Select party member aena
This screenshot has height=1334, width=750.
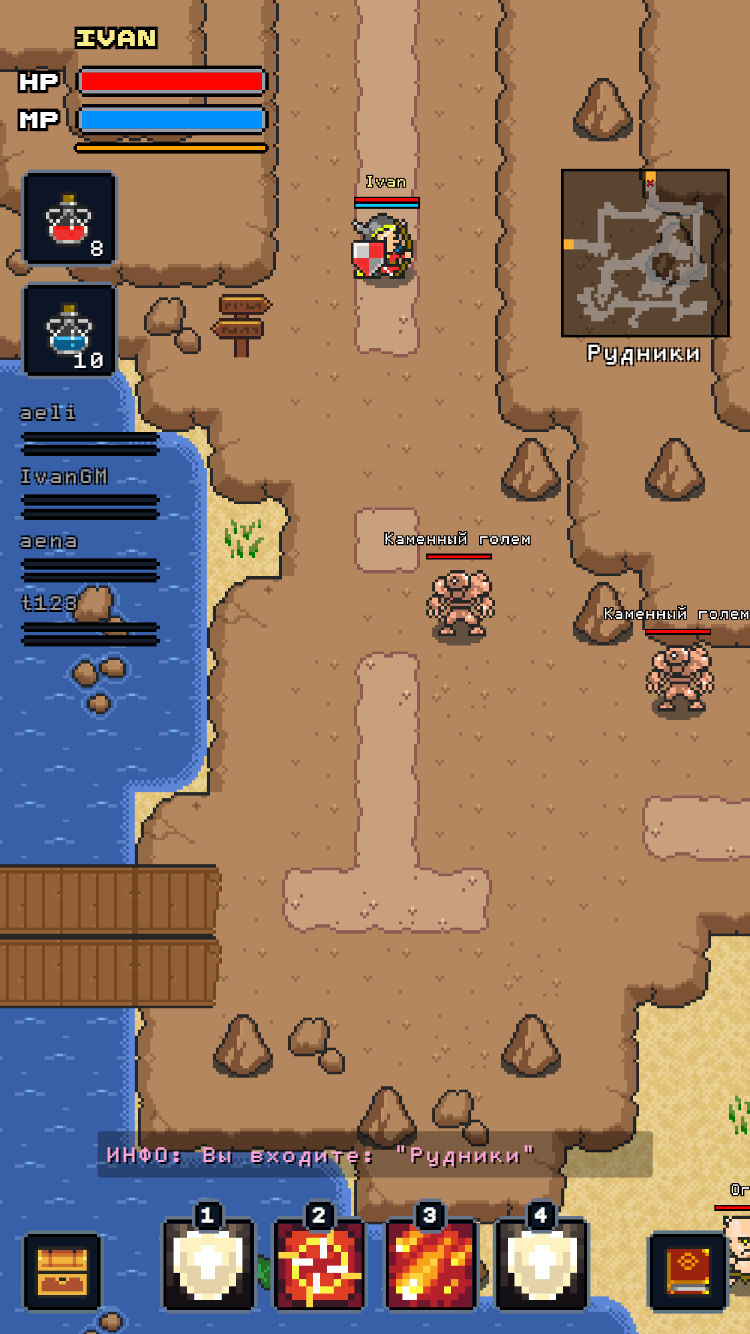pos(88,556)
